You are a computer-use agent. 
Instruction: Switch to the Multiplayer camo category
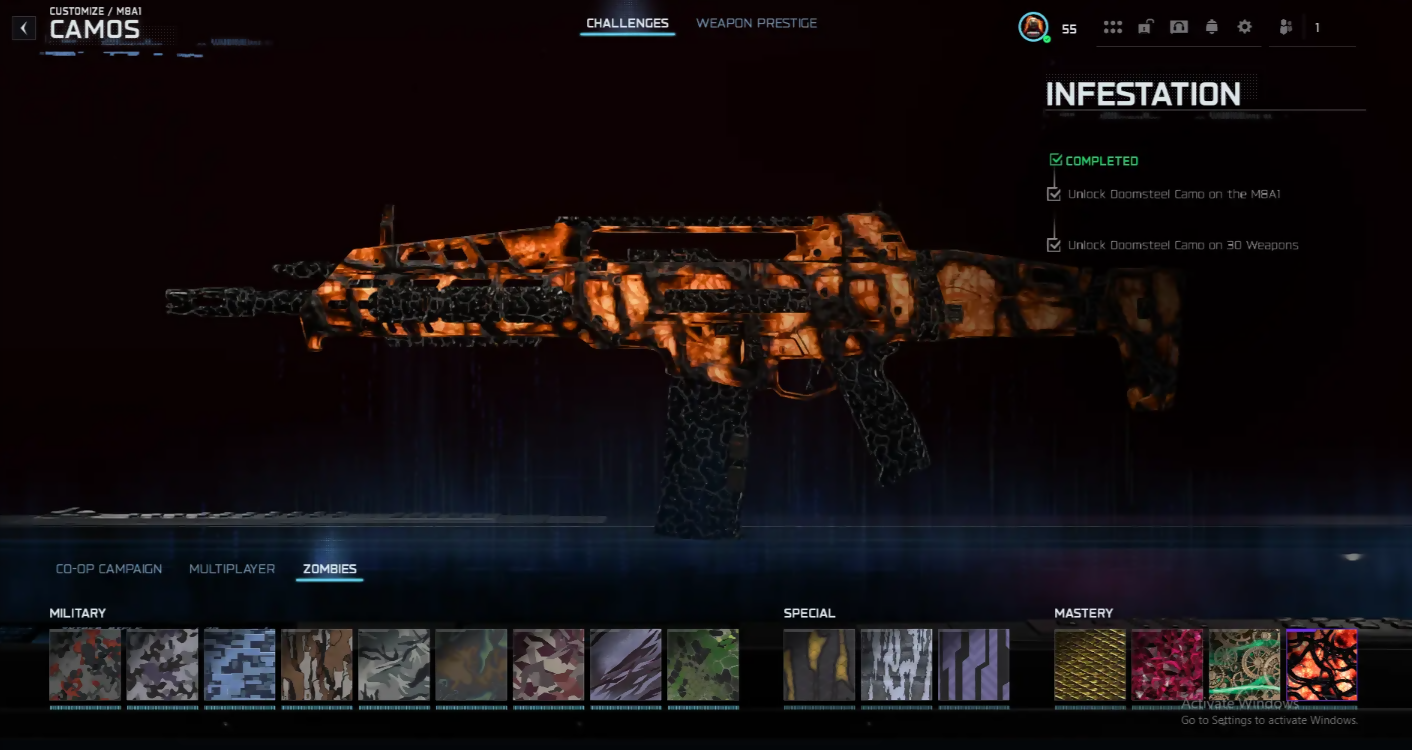232,569
